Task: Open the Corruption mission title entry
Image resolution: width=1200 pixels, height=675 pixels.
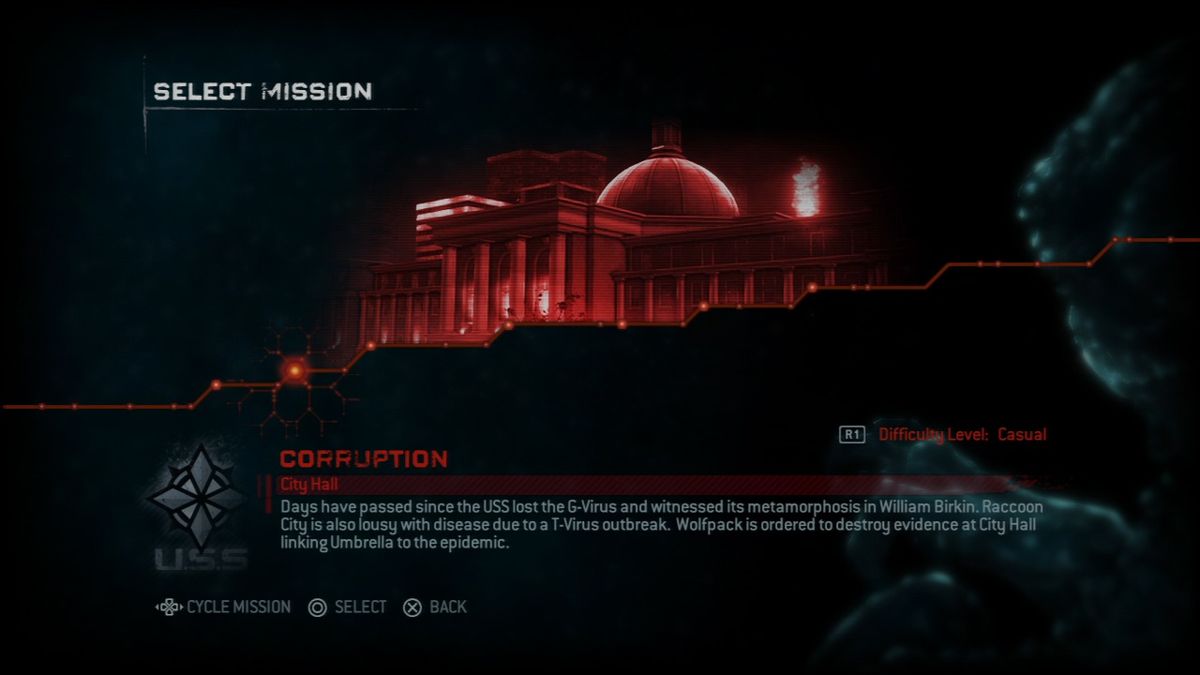Action: click(x=364, y=459)
